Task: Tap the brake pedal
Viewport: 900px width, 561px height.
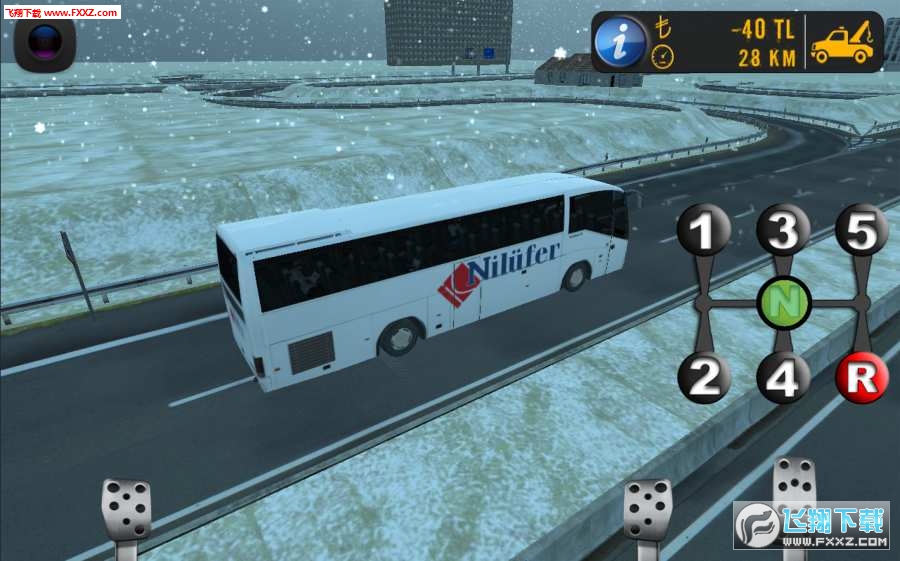Action: pyautogui.click(x=648, y=511)
